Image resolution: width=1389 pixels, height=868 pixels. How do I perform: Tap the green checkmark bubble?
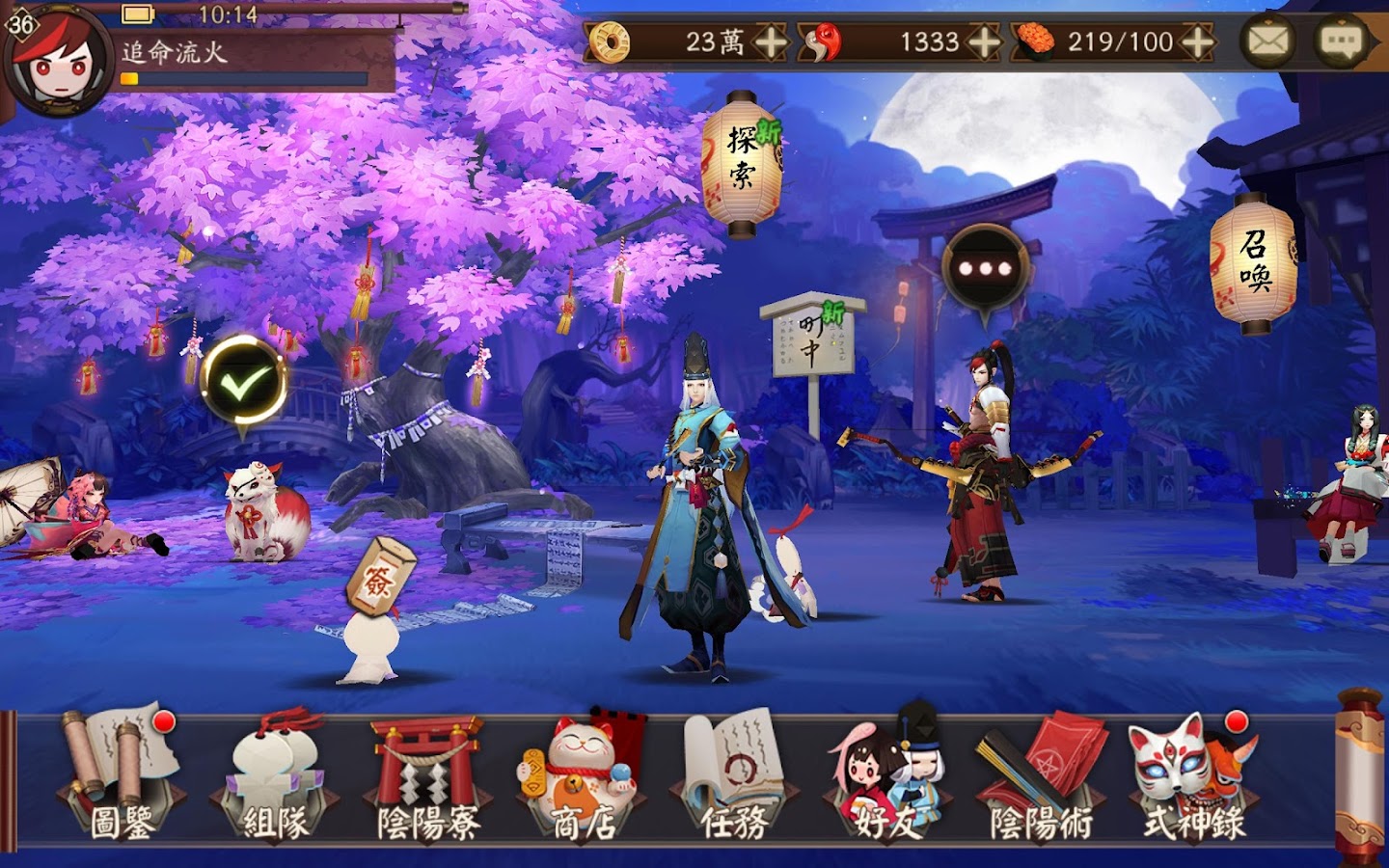point(242,383)
